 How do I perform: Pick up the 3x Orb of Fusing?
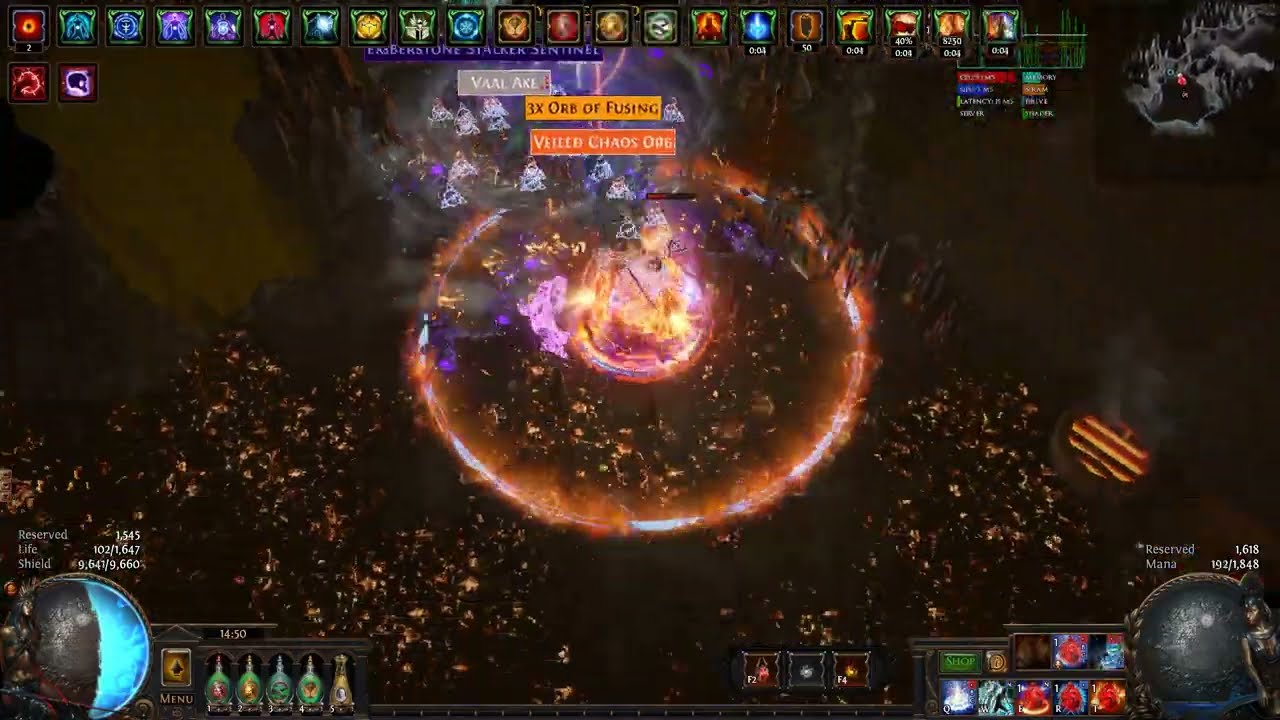click(x=593, y=108)
